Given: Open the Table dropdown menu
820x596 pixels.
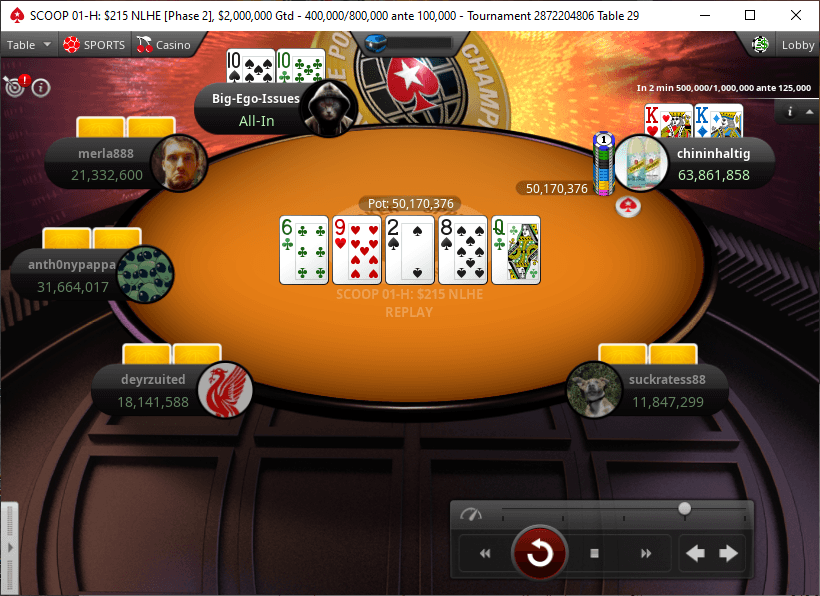Looking at the screenshot, I should click(29, 45).
